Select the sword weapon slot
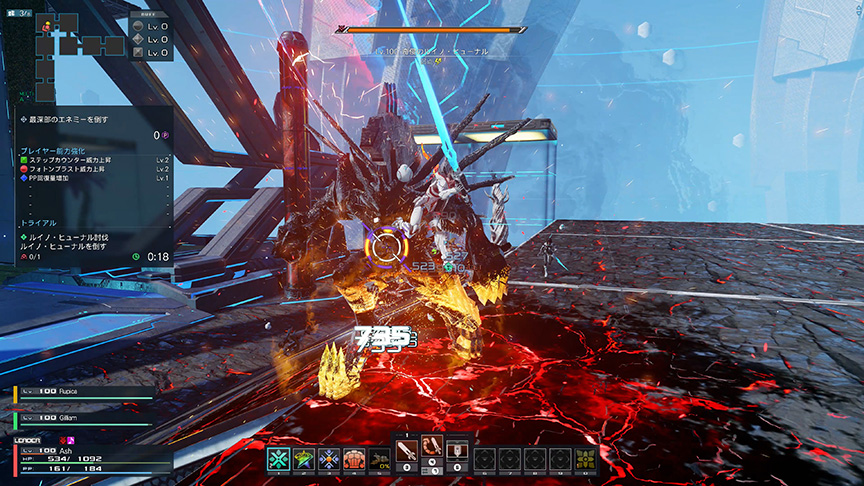Screen dimensions: 864x486 [407, 453]
